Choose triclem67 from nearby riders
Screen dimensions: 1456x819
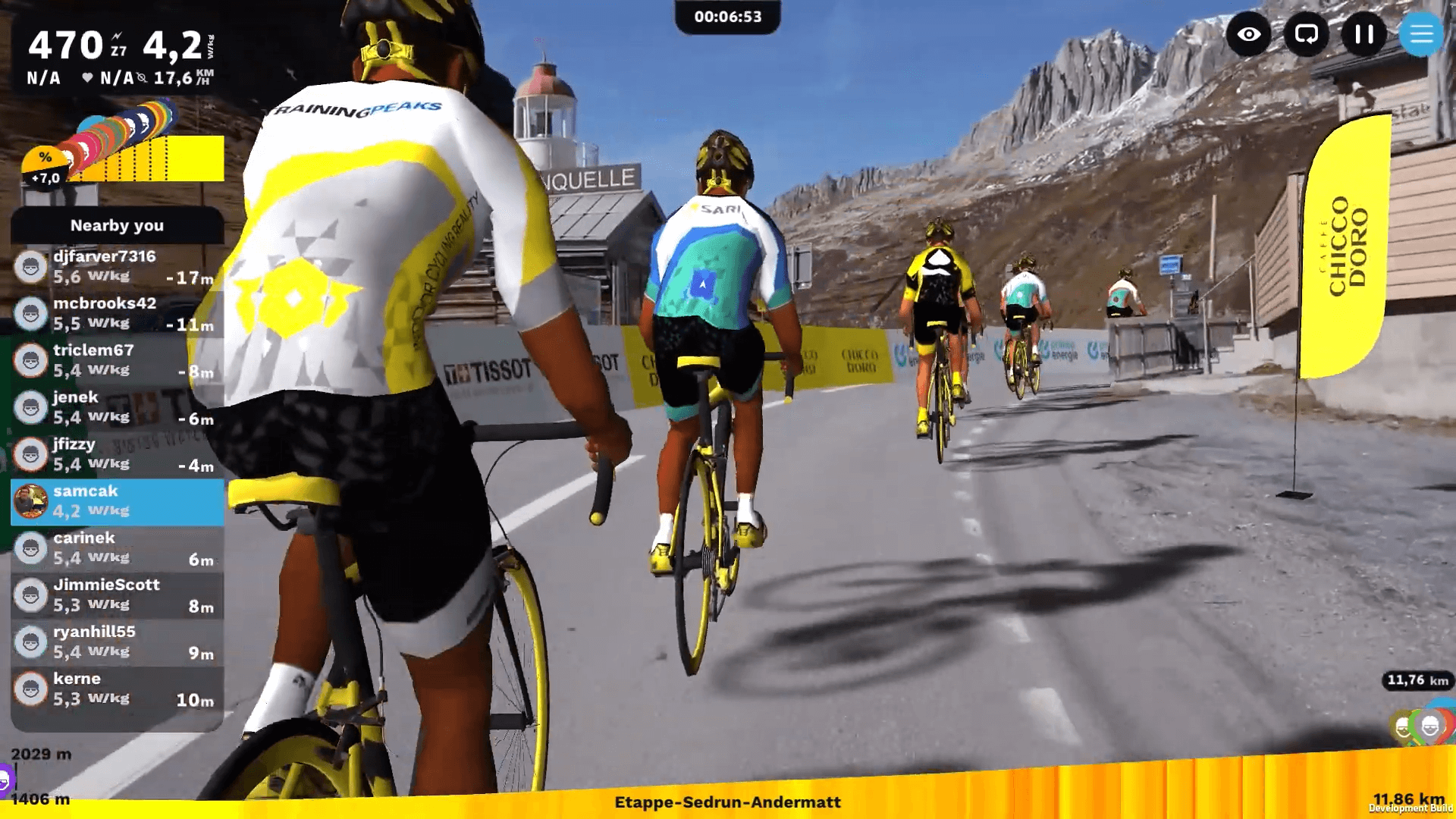(x=118, y=361)
